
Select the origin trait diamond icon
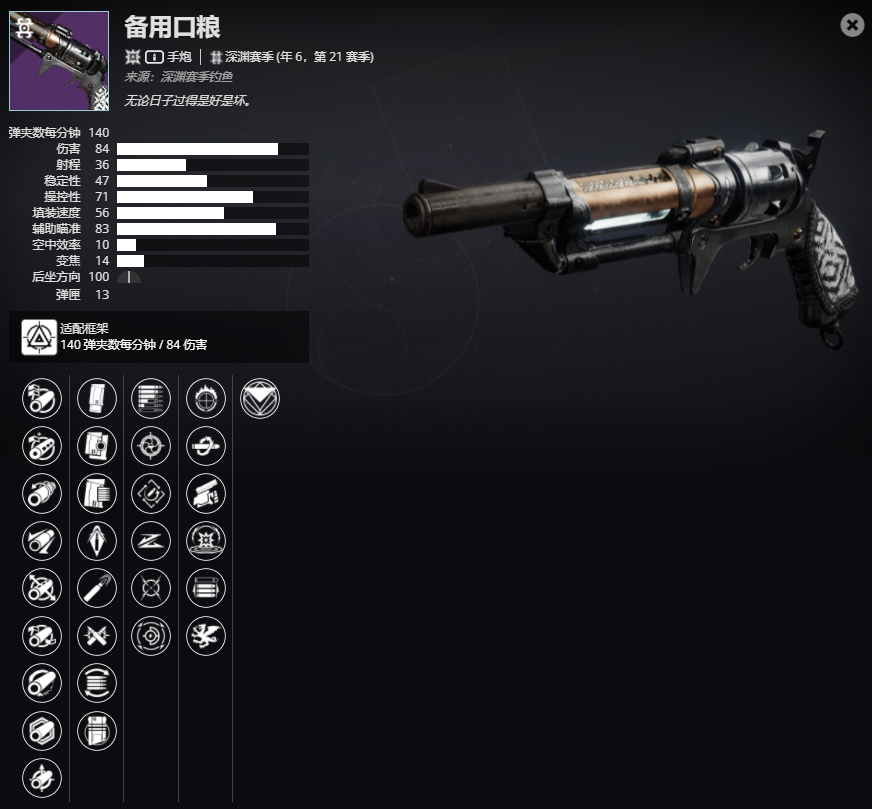tap(260, 399)
